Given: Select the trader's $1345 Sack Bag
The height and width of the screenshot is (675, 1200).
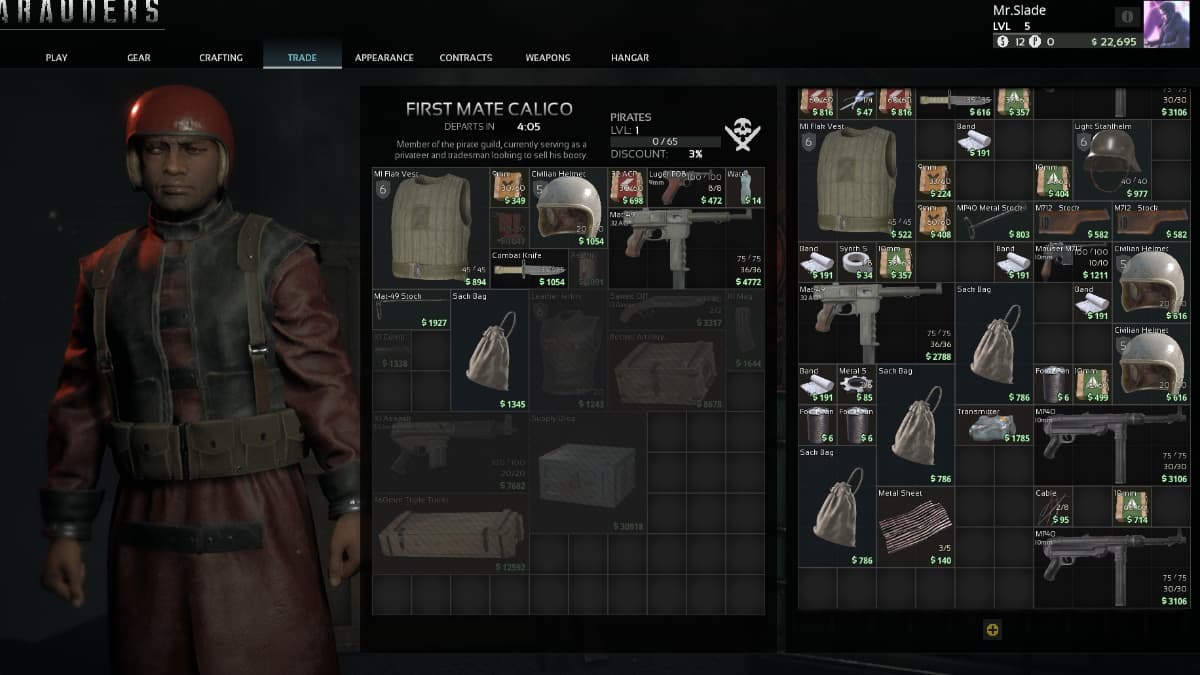Looking at the screenshot, I should click(x=490, y=350).
